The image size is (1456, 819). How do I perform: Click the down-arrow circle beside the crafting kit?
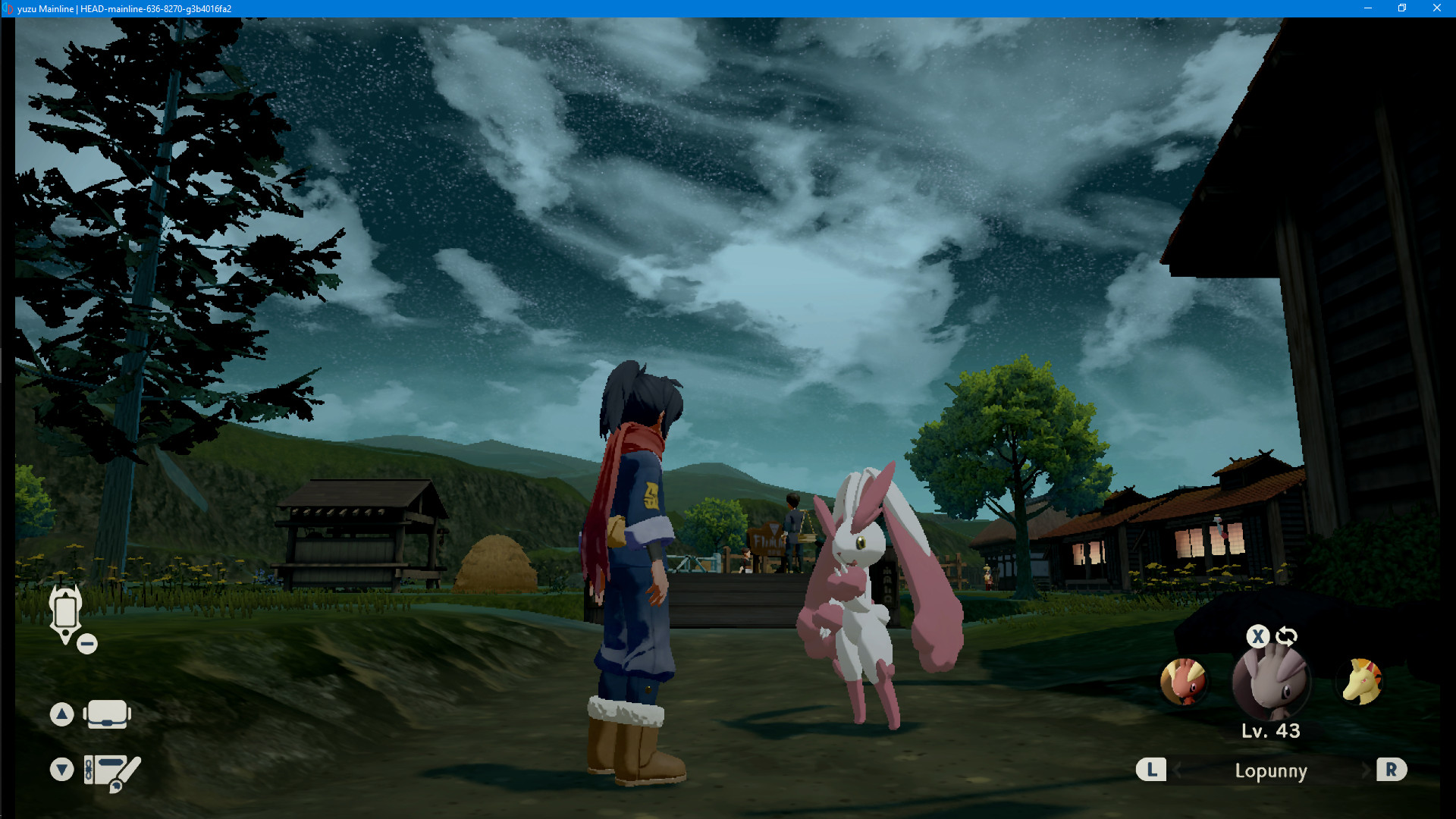click(61, 768)
